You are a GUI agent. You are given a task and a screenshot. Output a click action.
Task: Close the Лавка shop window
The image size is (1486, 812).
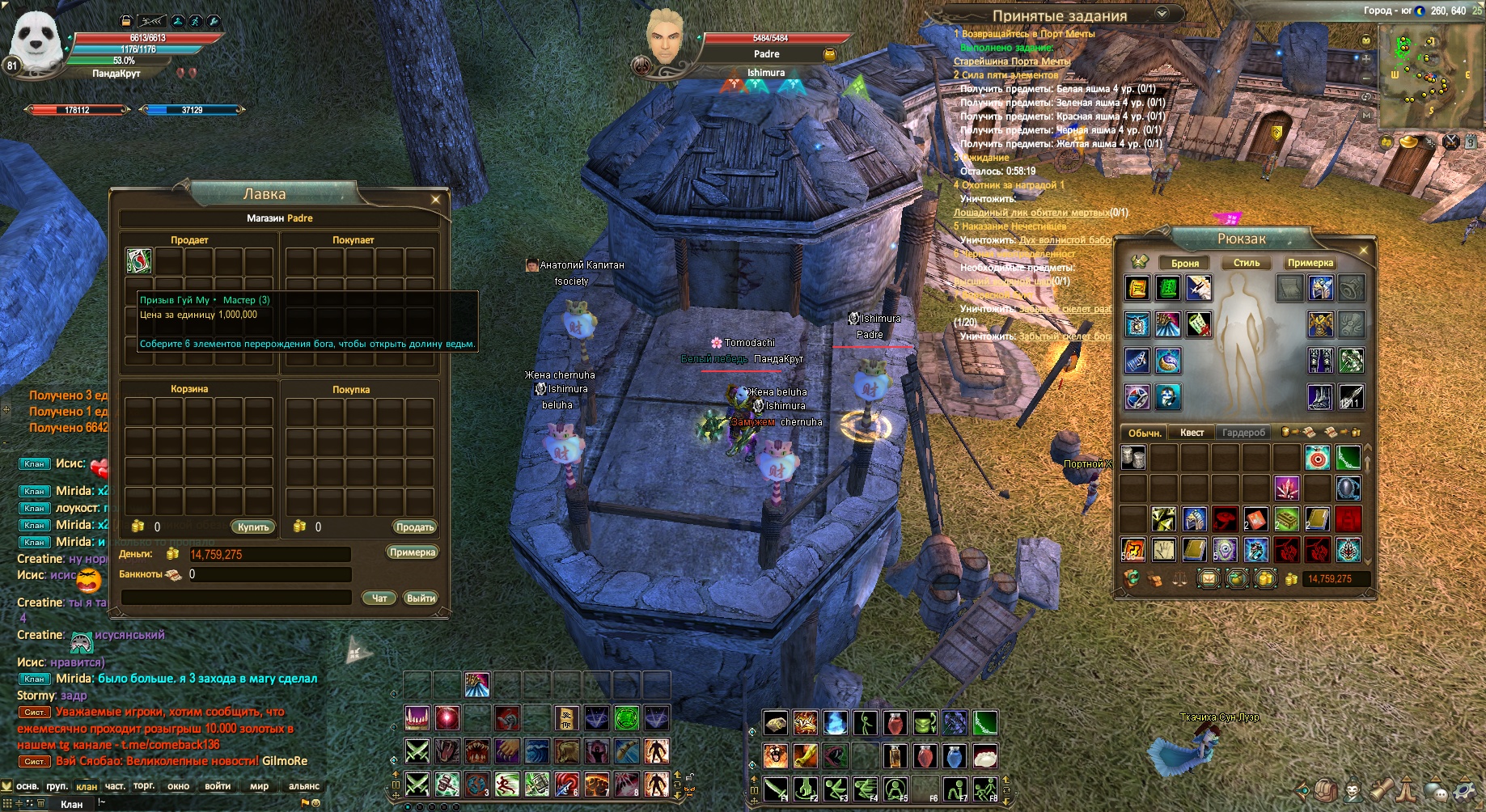tap(436, 199)
